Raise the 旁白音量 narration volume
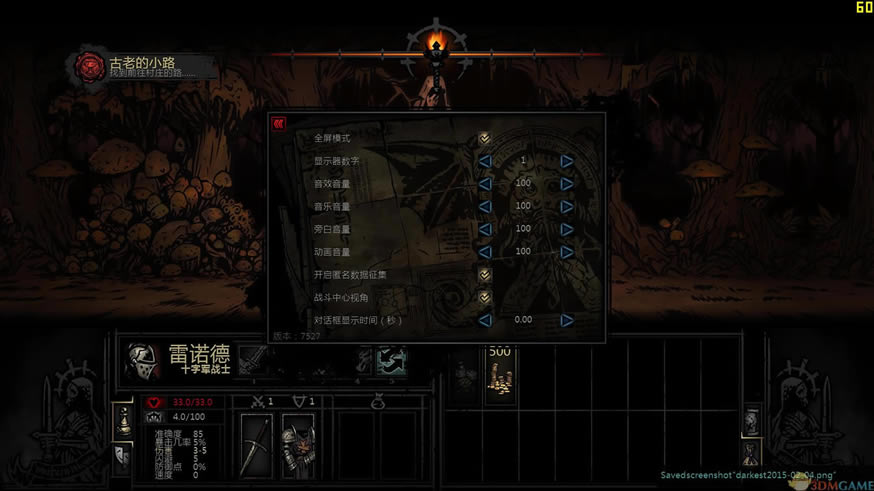Screen dimensions: 874x491 [566, 229]
